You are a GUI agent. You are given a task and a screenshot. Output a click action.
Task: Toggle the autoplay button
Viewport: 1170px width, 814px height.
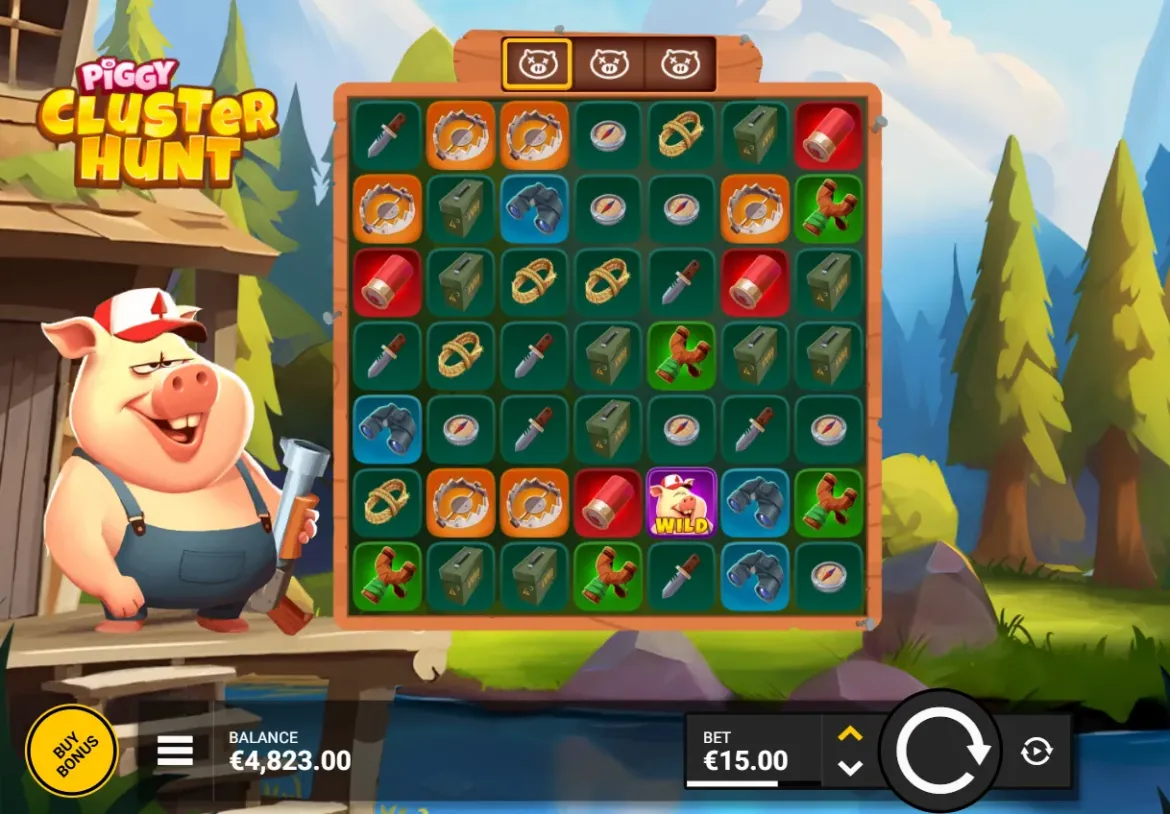click(1036, 751)
